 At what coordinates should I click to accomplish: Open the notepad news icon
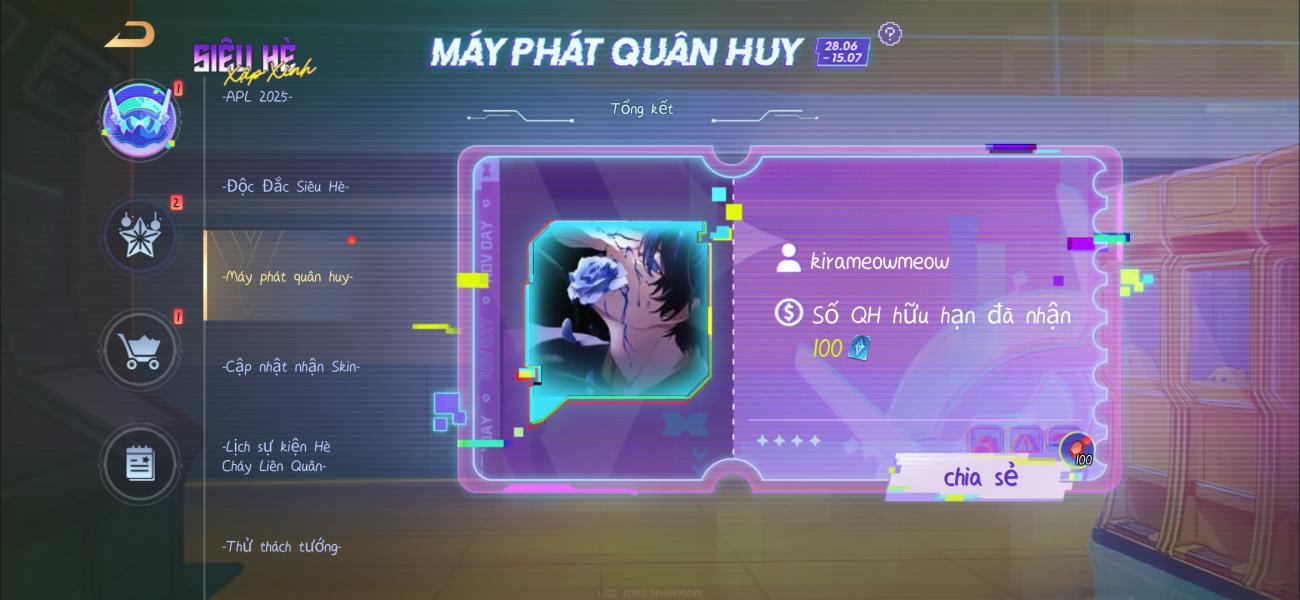point(141,463)
